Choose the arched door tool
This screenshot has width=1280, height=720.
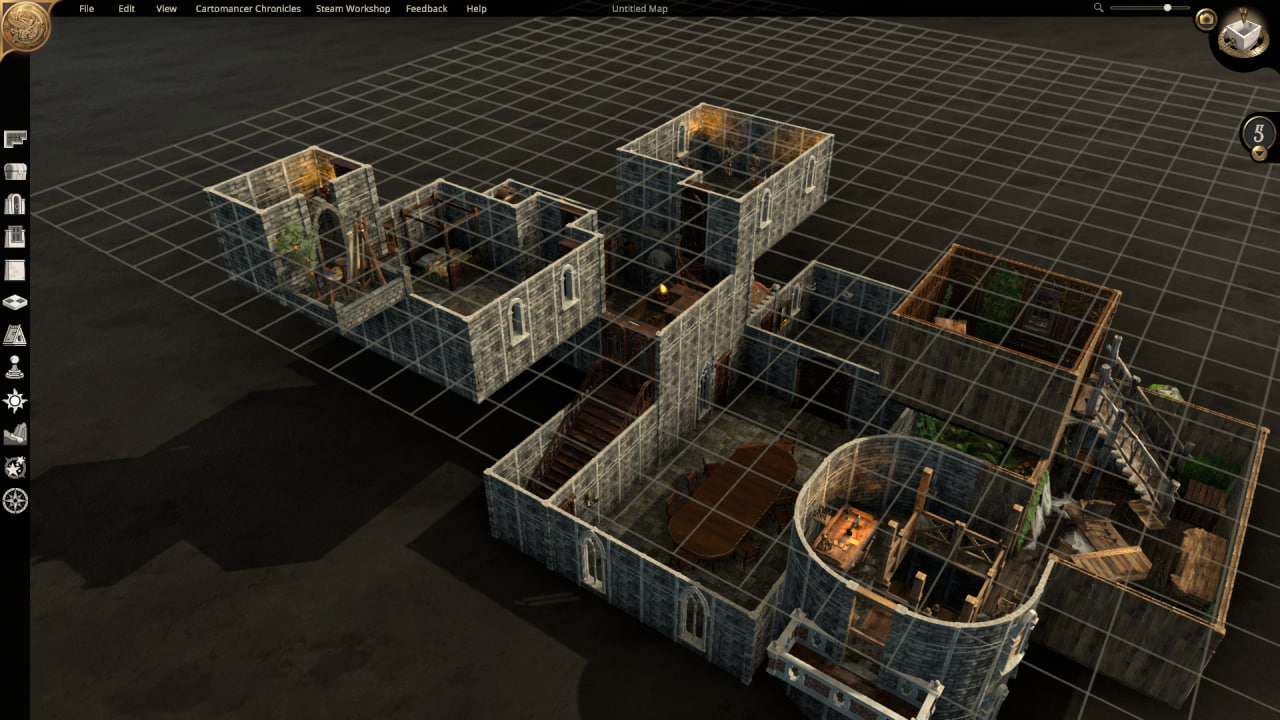pos(15,205)
